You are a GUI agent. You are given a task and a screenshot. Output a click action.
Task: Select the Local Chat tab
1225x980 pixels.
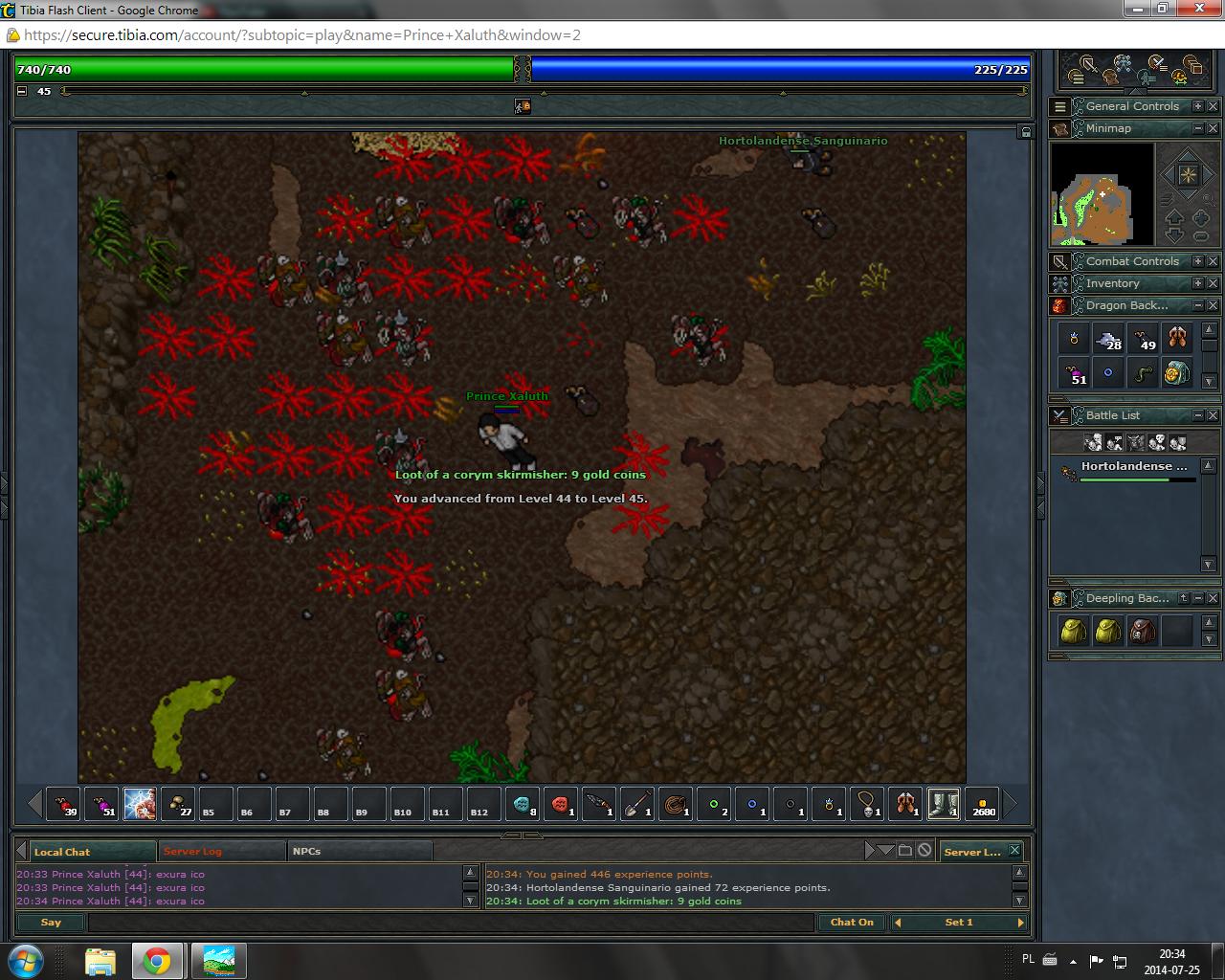pyautogui.click(x=63, y=852)
